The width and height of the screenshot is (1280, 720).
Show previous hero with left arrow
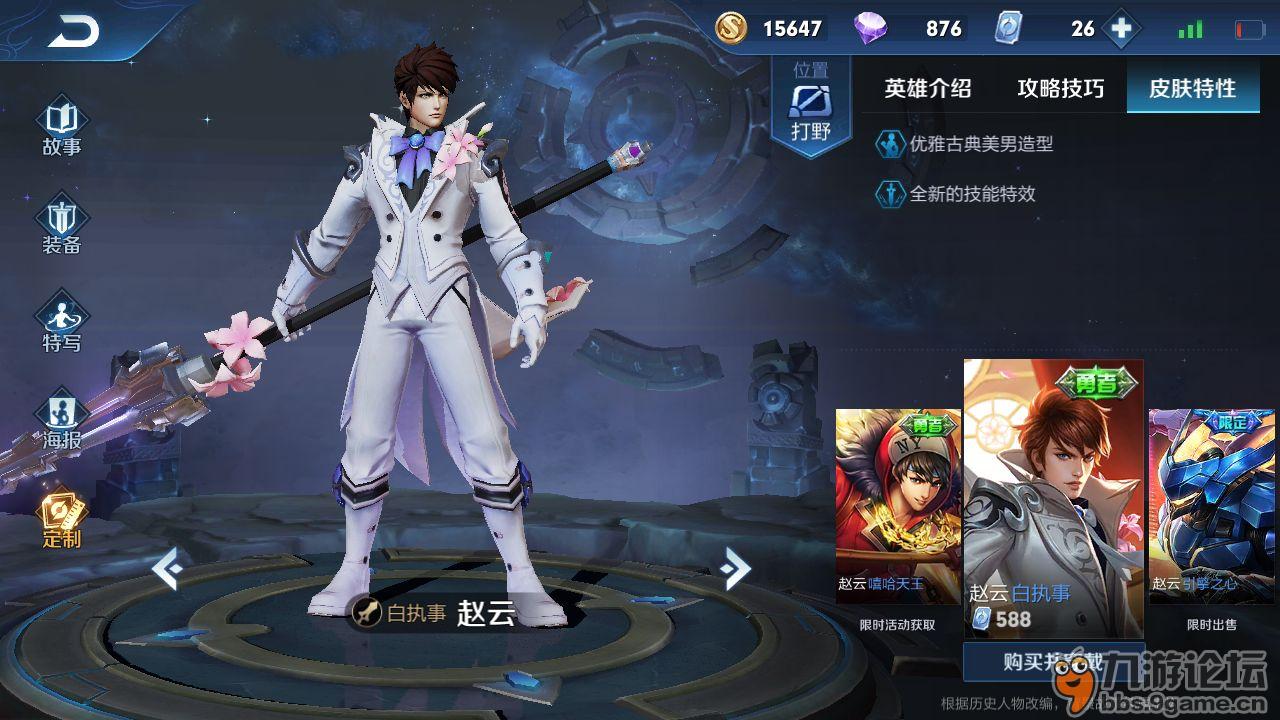click(x=166, y=569)
